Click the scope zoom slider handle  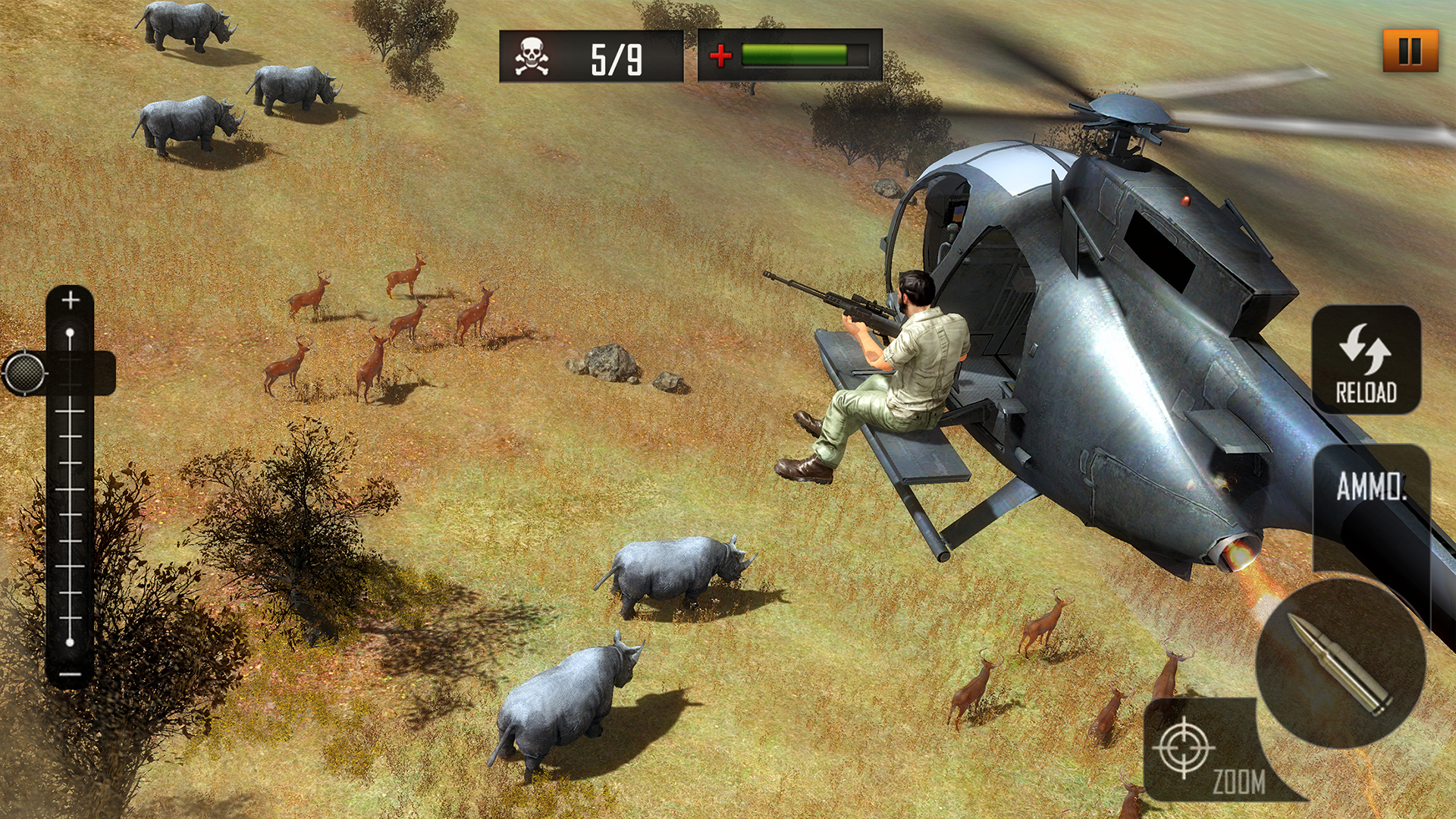pos(25,372)
